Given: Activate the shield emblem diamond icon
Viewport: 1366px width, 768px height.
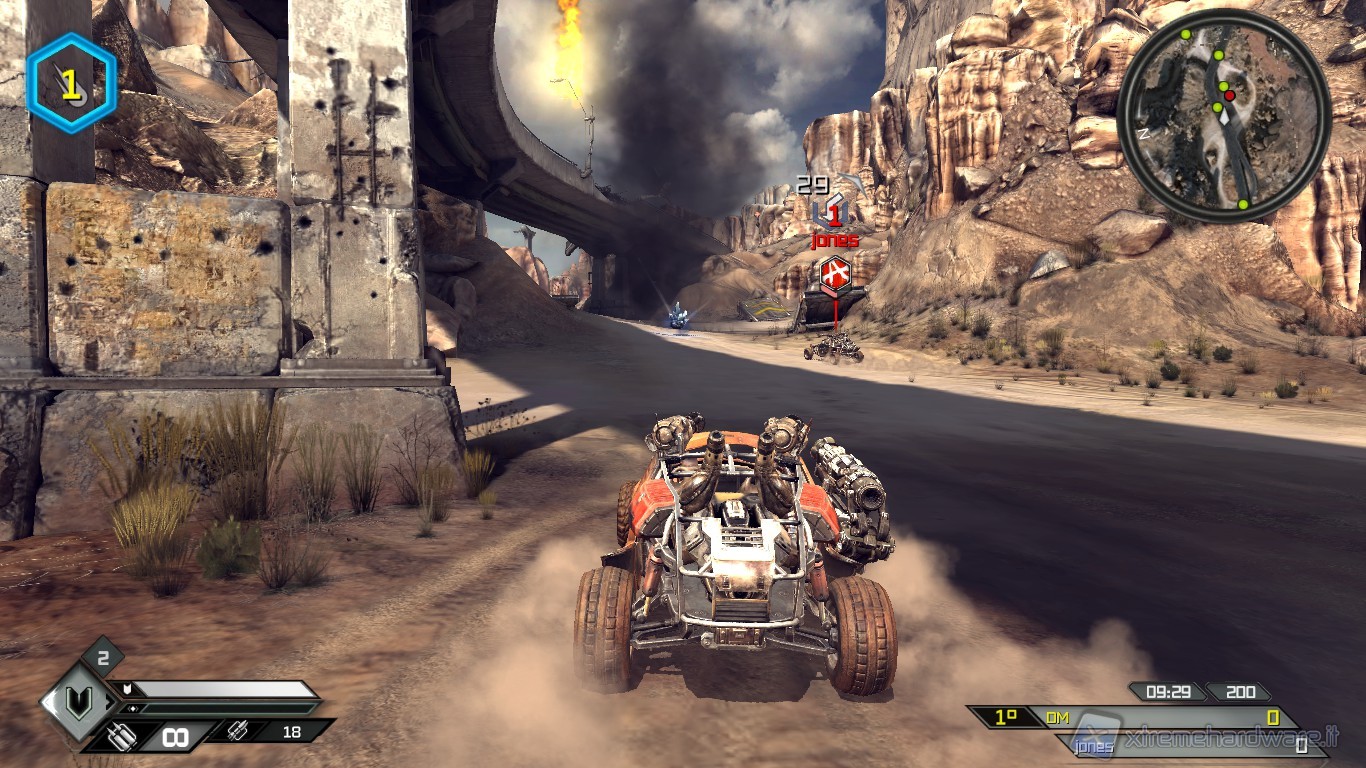Looking at the screenshot, I should click(79, 702).
